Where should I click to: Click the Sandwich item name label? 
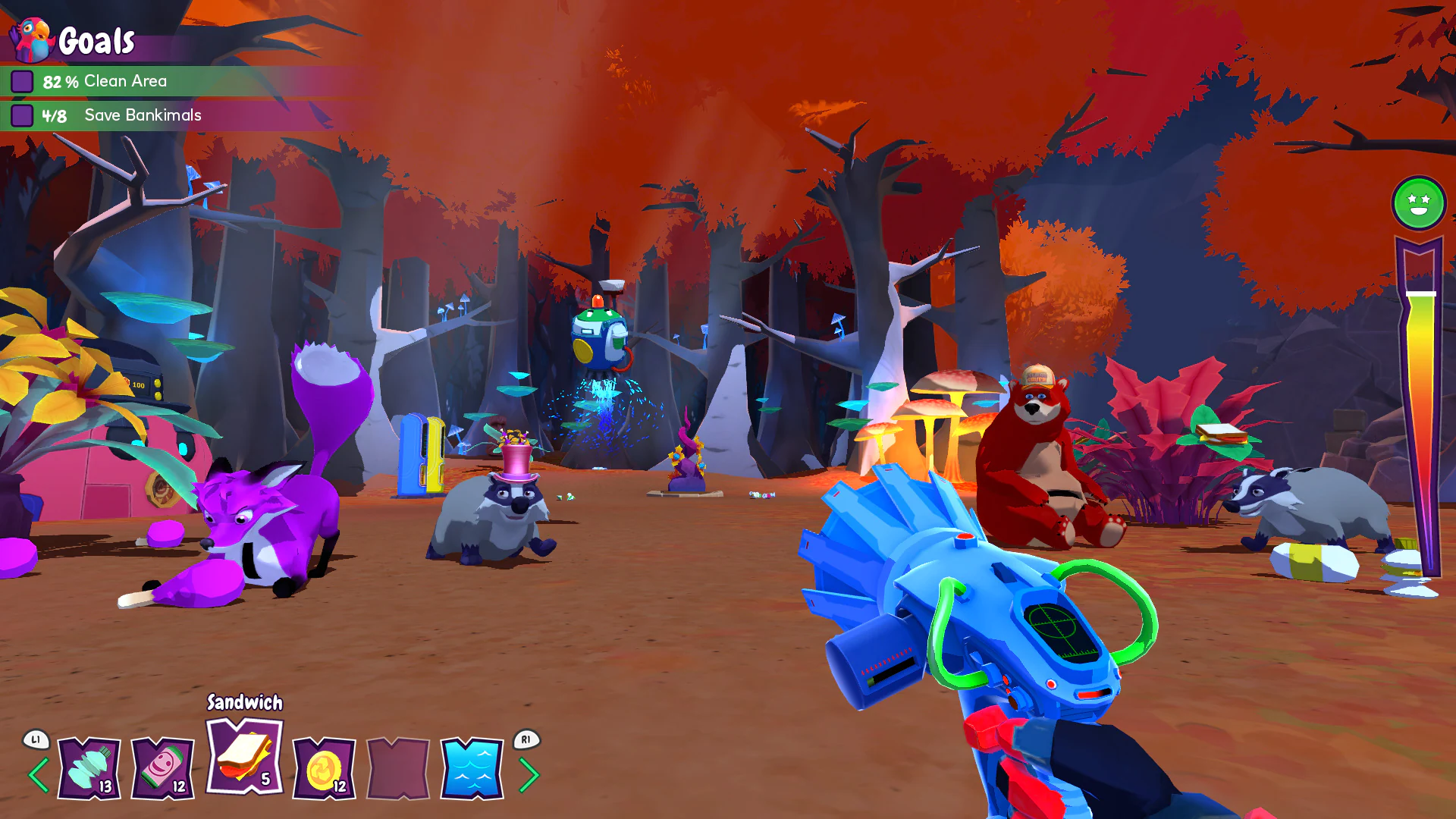pyautogui.click(x=243, y=704)
